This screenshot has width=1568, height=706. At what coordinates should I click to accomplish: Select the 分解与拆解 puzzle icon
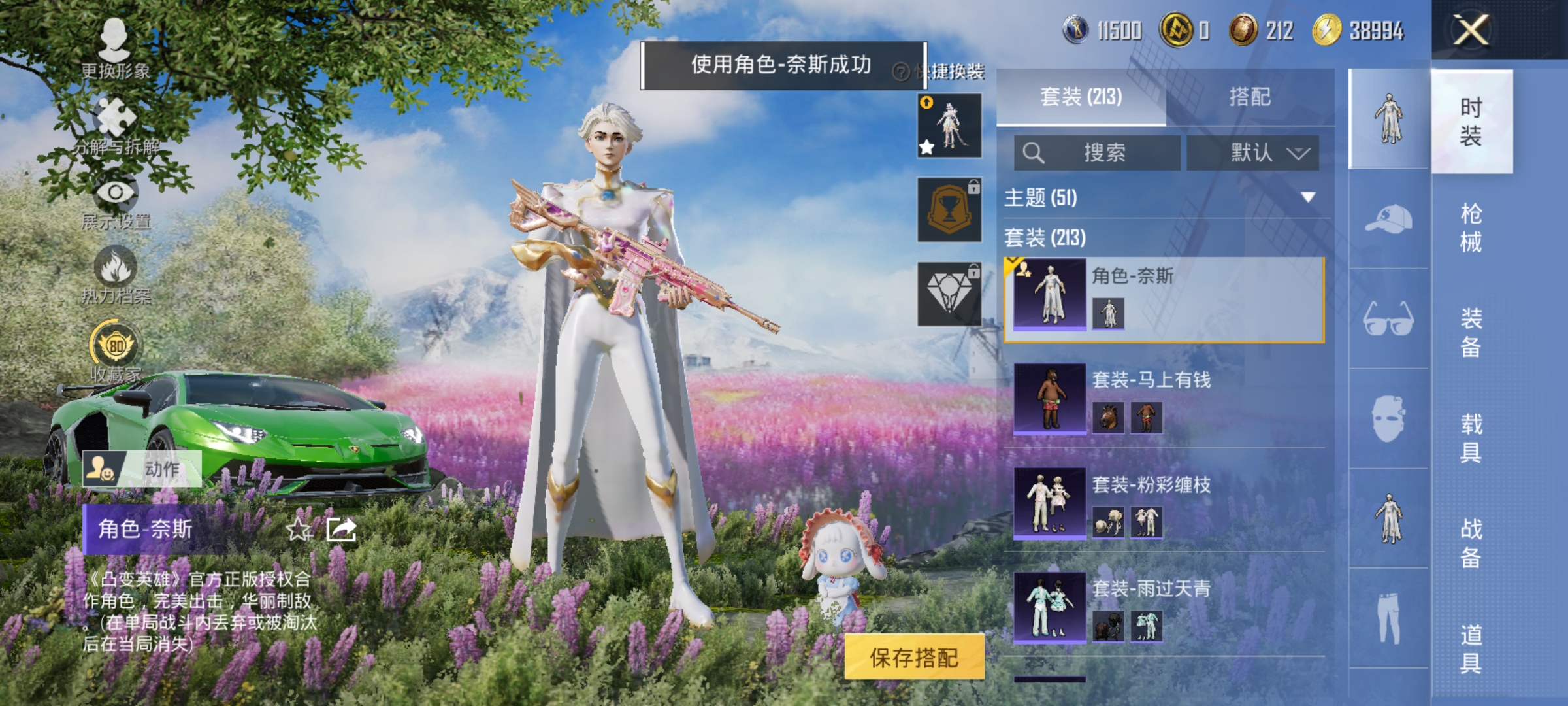point(116,113)
